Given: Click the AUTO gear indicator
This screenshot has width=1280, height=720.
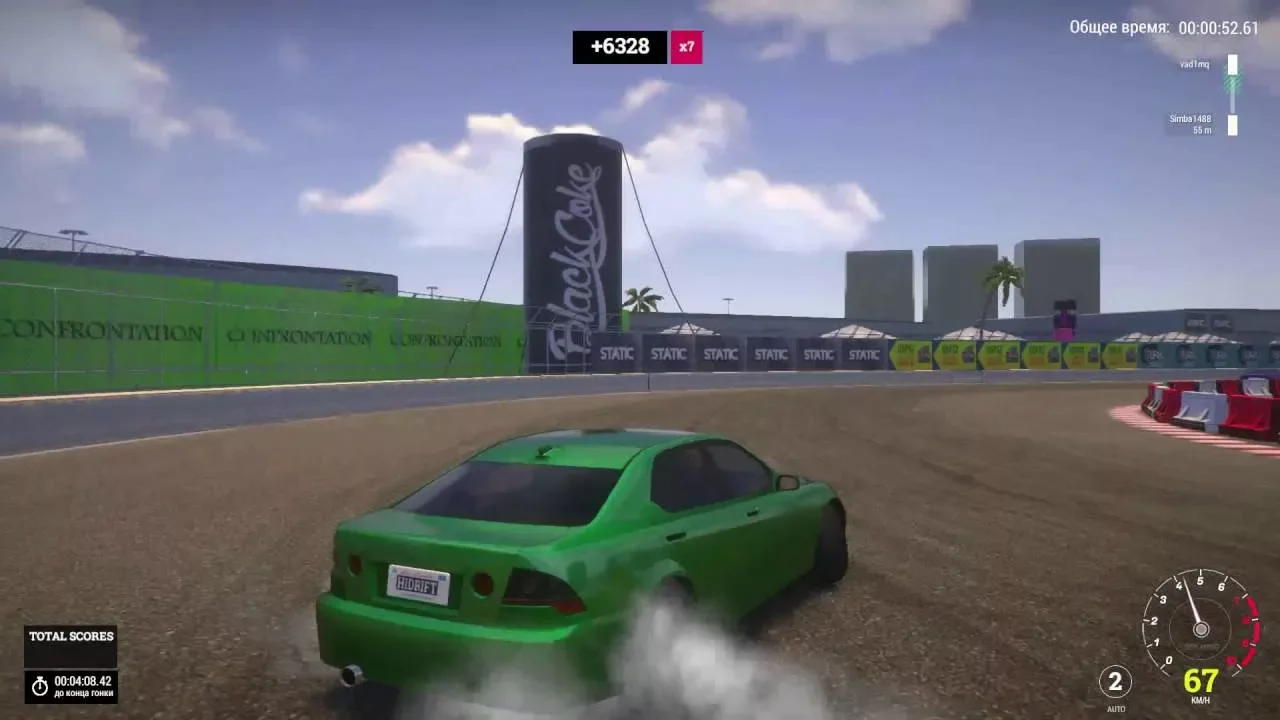Looking at the screenshot, I should [x=1115, y=683].
